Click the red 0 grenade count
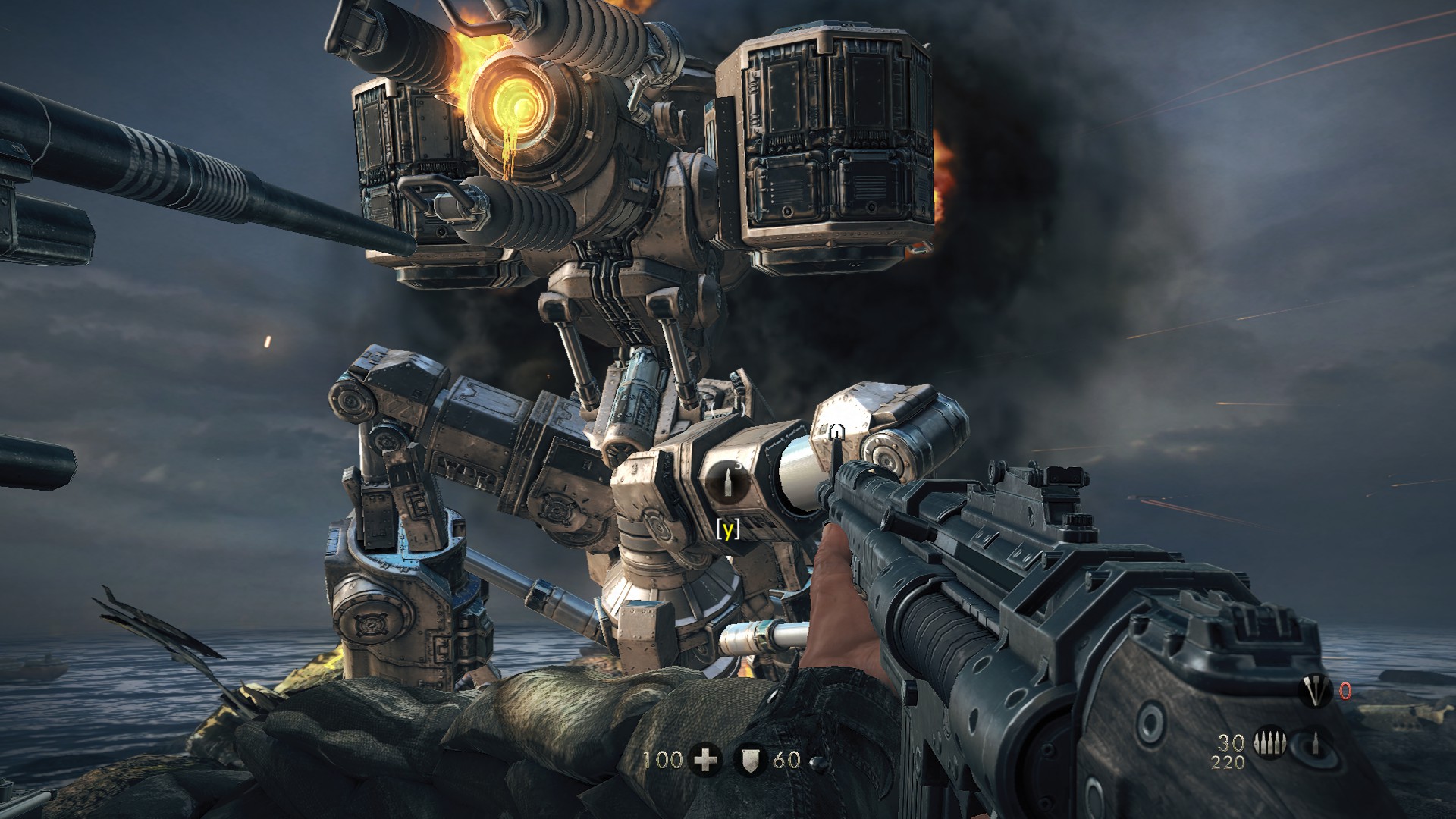This screenshot has height=819, width=1456. point(1345,690)
